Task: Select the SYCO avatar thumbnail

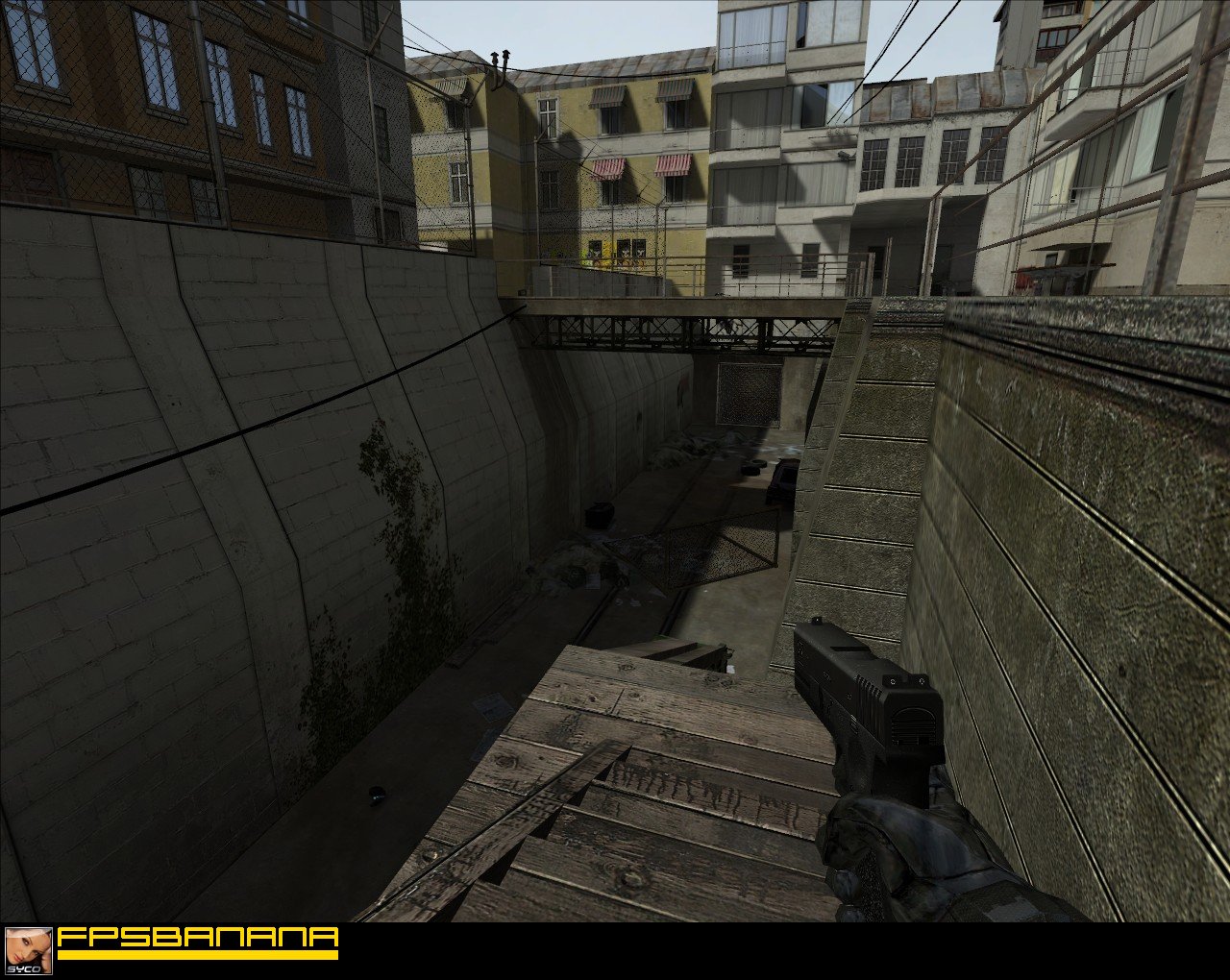Action: click(28, 950)
